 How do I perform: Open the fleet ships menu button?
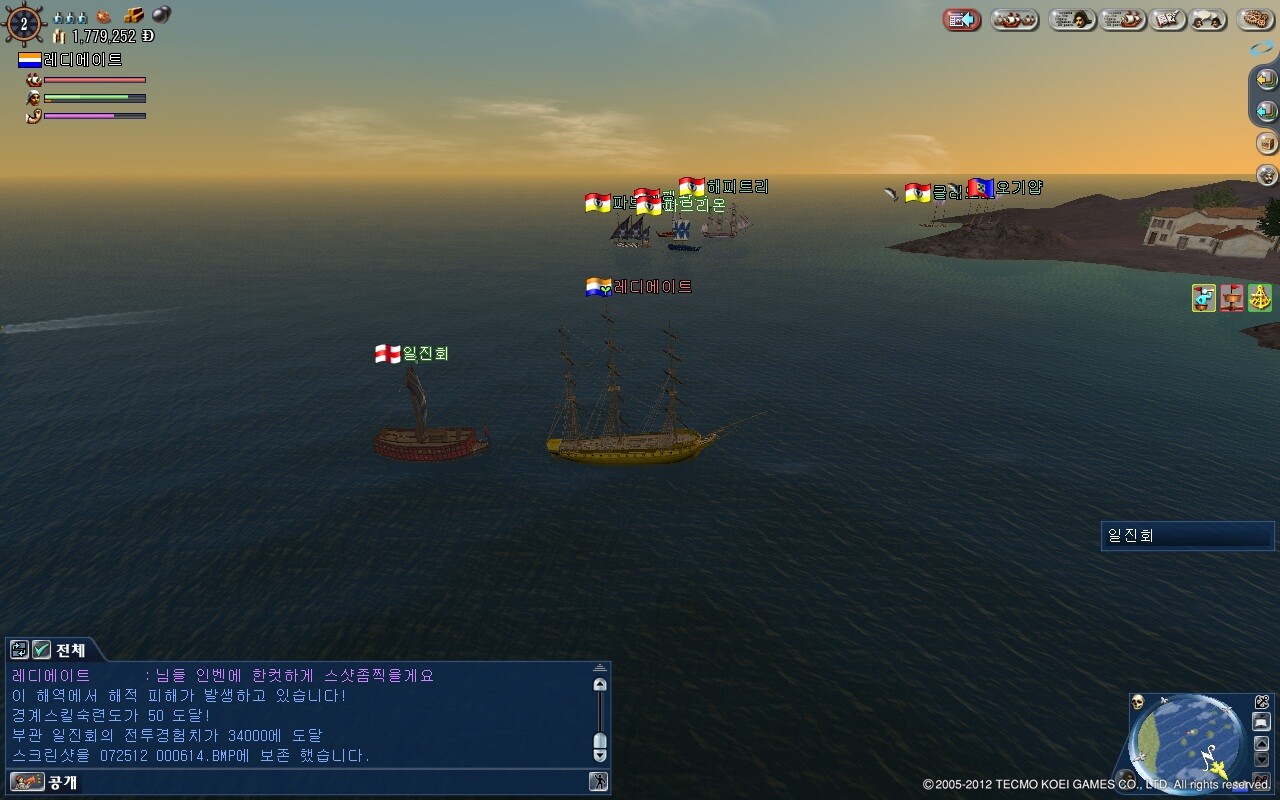[x=1012, y=20]
